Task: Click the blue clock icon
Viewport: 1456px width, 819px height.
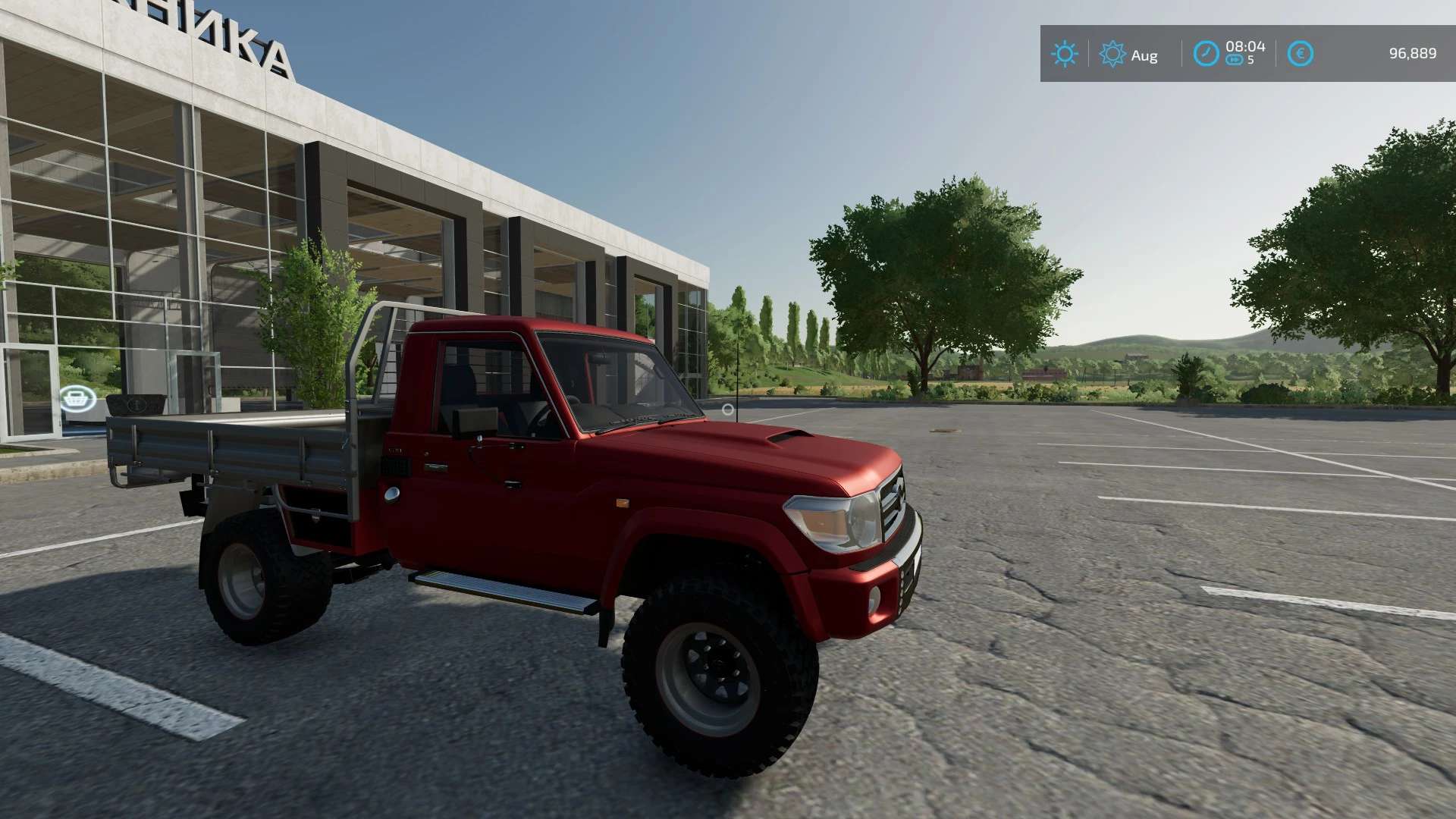Action: 1206,54
